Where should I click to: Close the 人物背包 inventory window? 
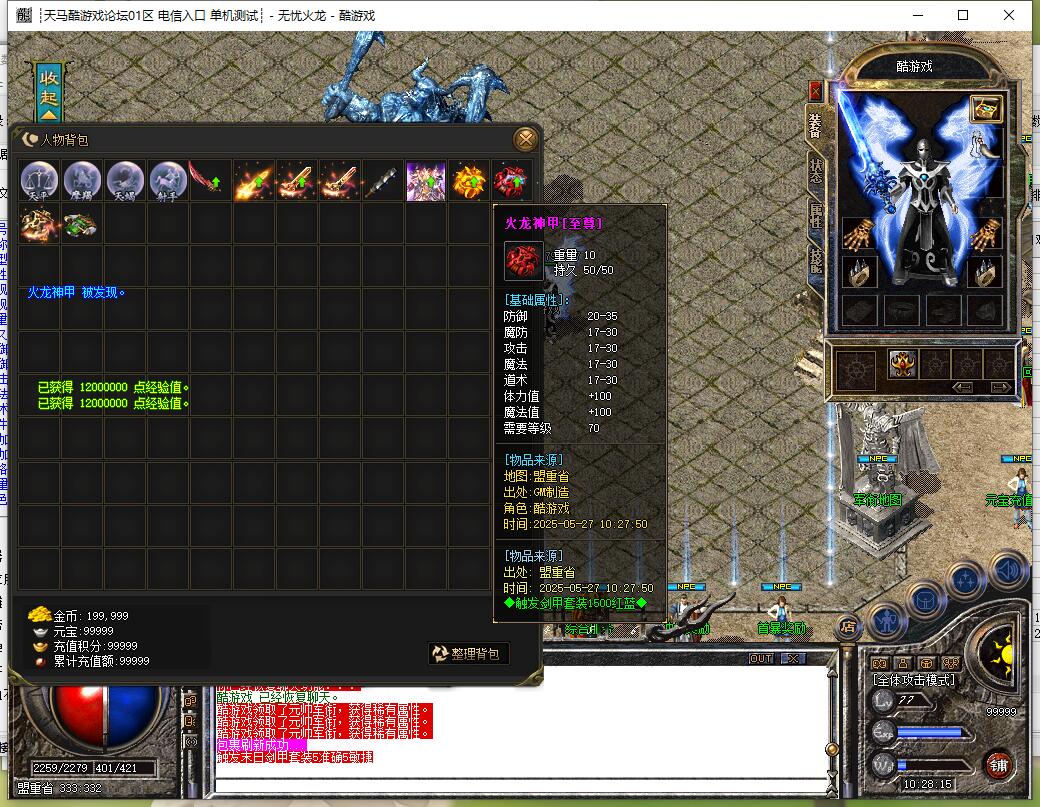point(525,139)
